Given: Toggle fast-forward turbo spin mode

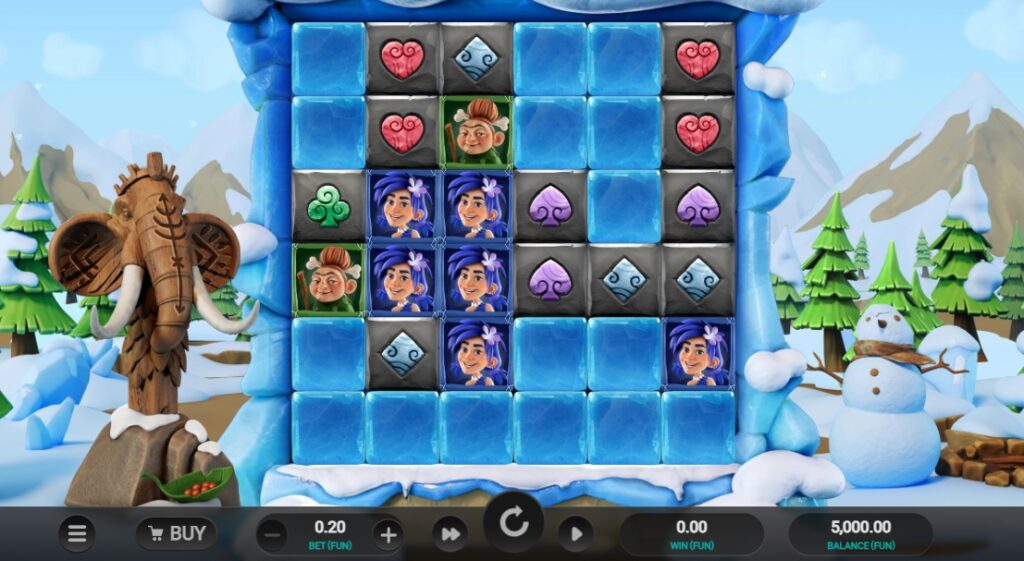Looking at the screenshot, I should (450, 534).
